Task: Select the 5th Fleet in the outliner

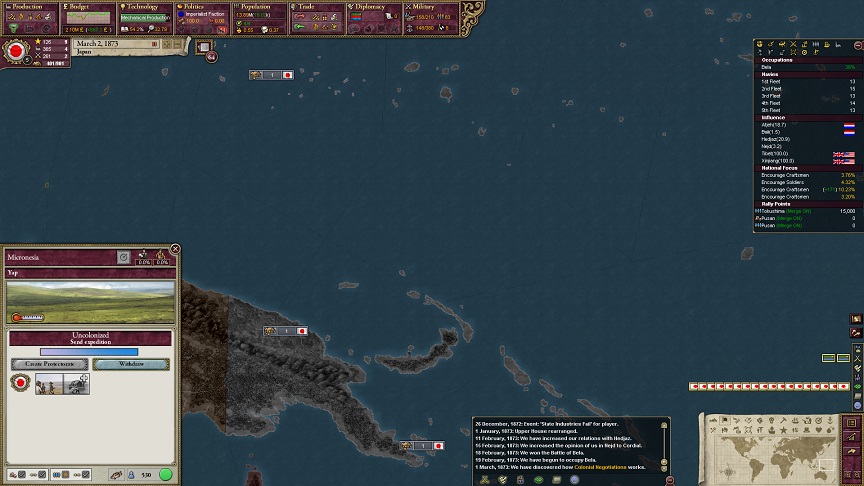Action: coord(772,110)
